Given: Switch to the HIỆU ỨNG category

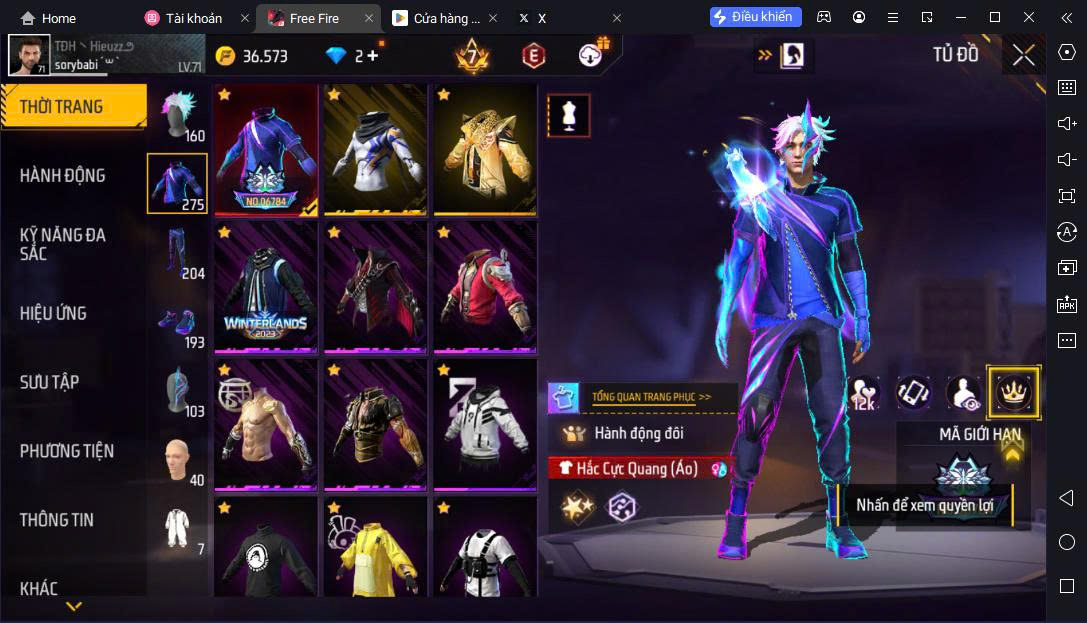Looking at the screenshot, I should click(x=53, y=313).
